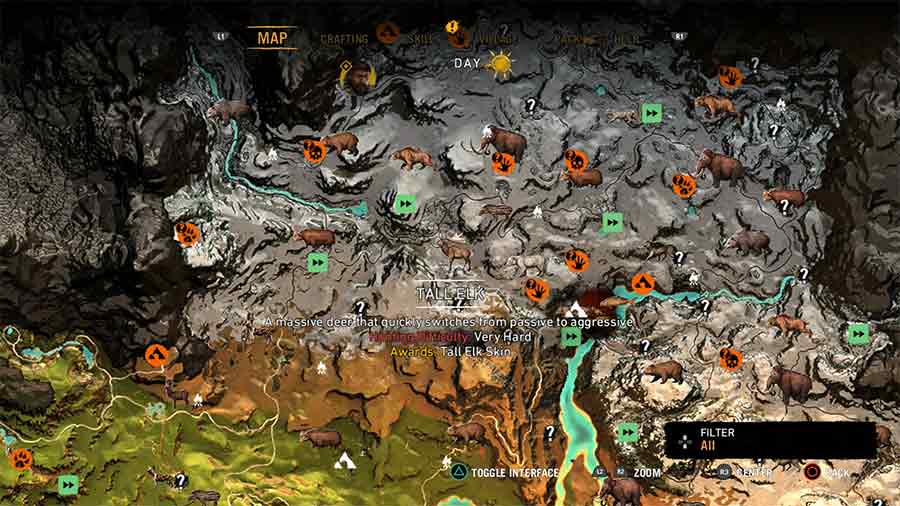Image resolution: width=900 pixels, height=506 pixels.
Task: Select the Tall Elk animal marker
Action: [x=455, y=251]
